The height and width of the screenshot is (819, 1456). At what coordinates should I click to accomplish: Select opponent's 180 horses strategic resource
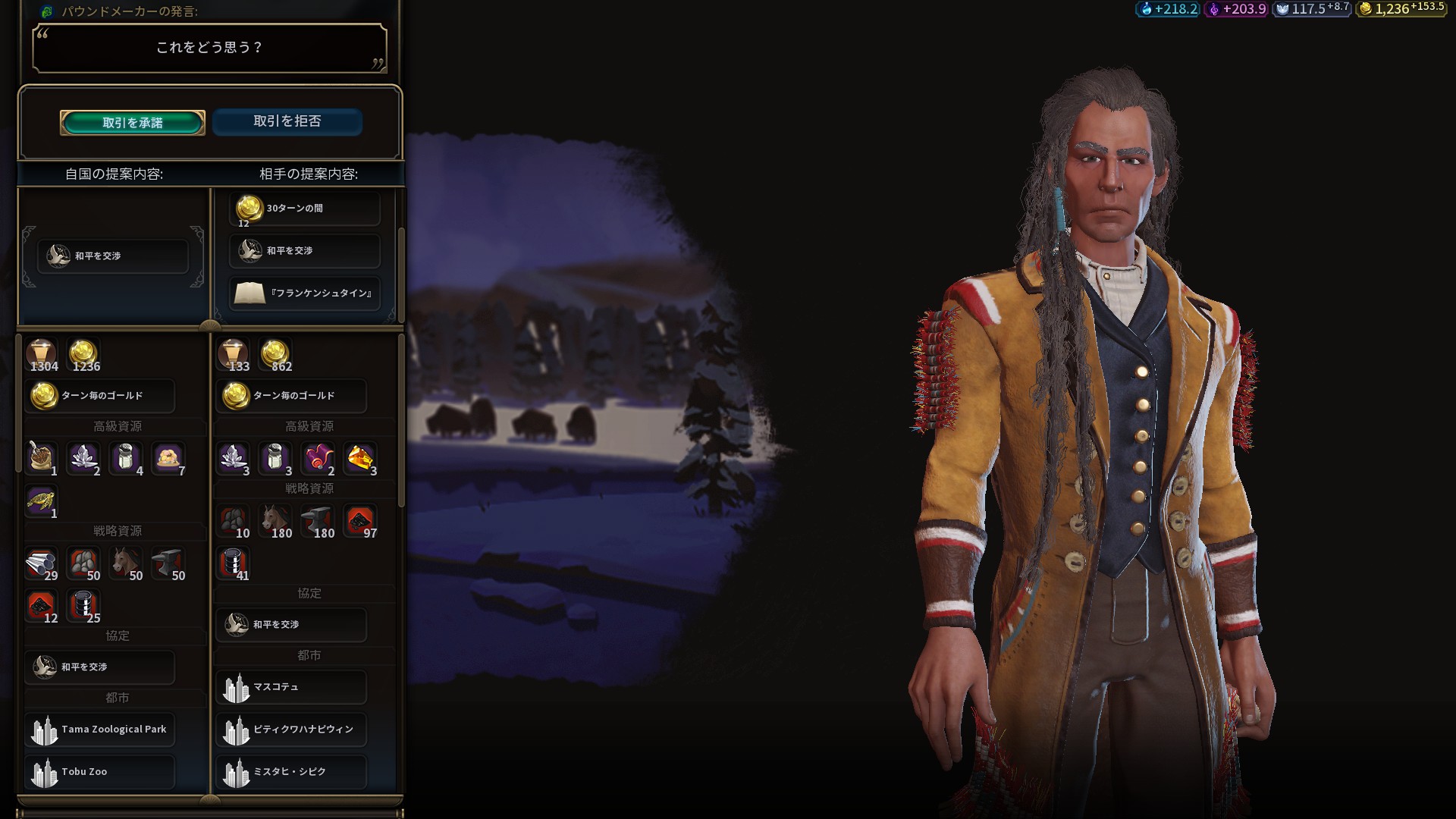coord(276,522)
